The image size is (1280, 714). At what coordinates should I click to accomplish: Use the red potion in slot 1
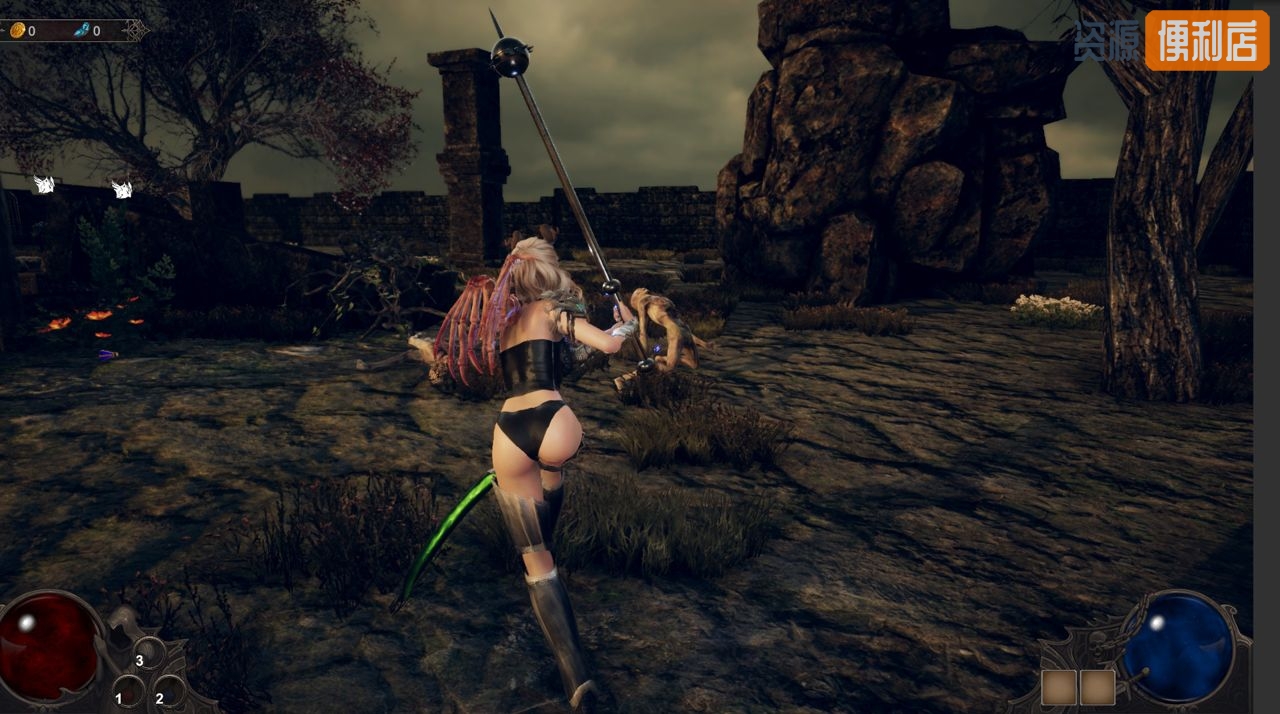coord(129,690)
